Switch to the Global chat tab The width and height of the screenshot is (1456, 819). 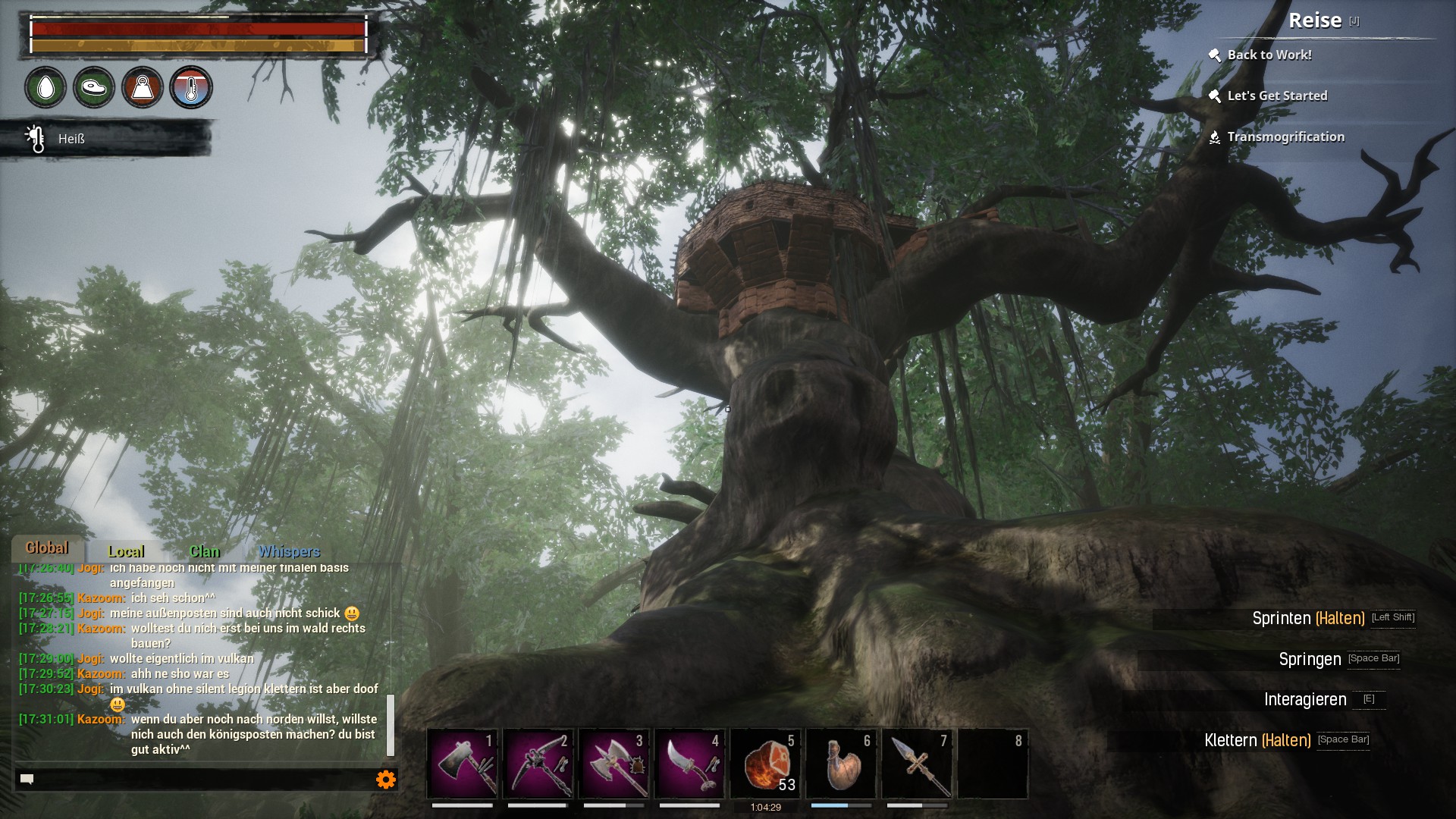[47, 548]
